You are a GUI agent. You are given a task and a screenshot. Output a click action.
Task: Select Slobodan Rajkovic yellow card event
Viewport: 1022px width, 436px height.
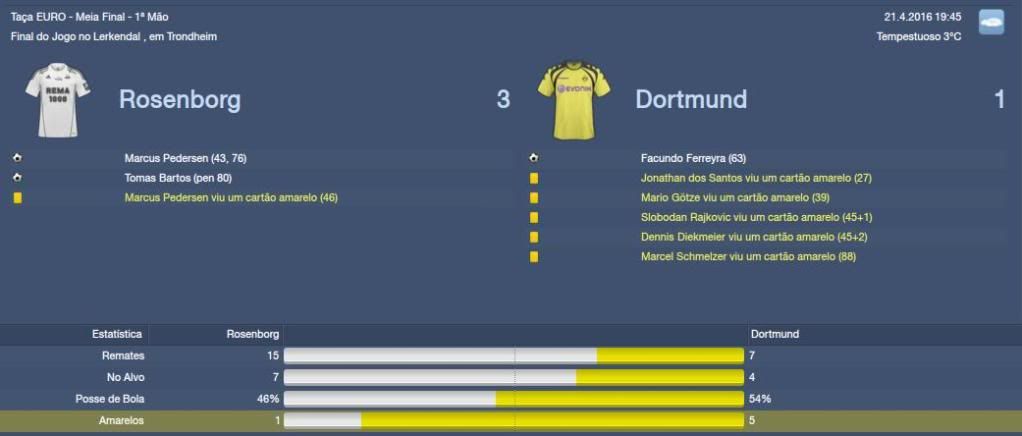click(744, 217)
